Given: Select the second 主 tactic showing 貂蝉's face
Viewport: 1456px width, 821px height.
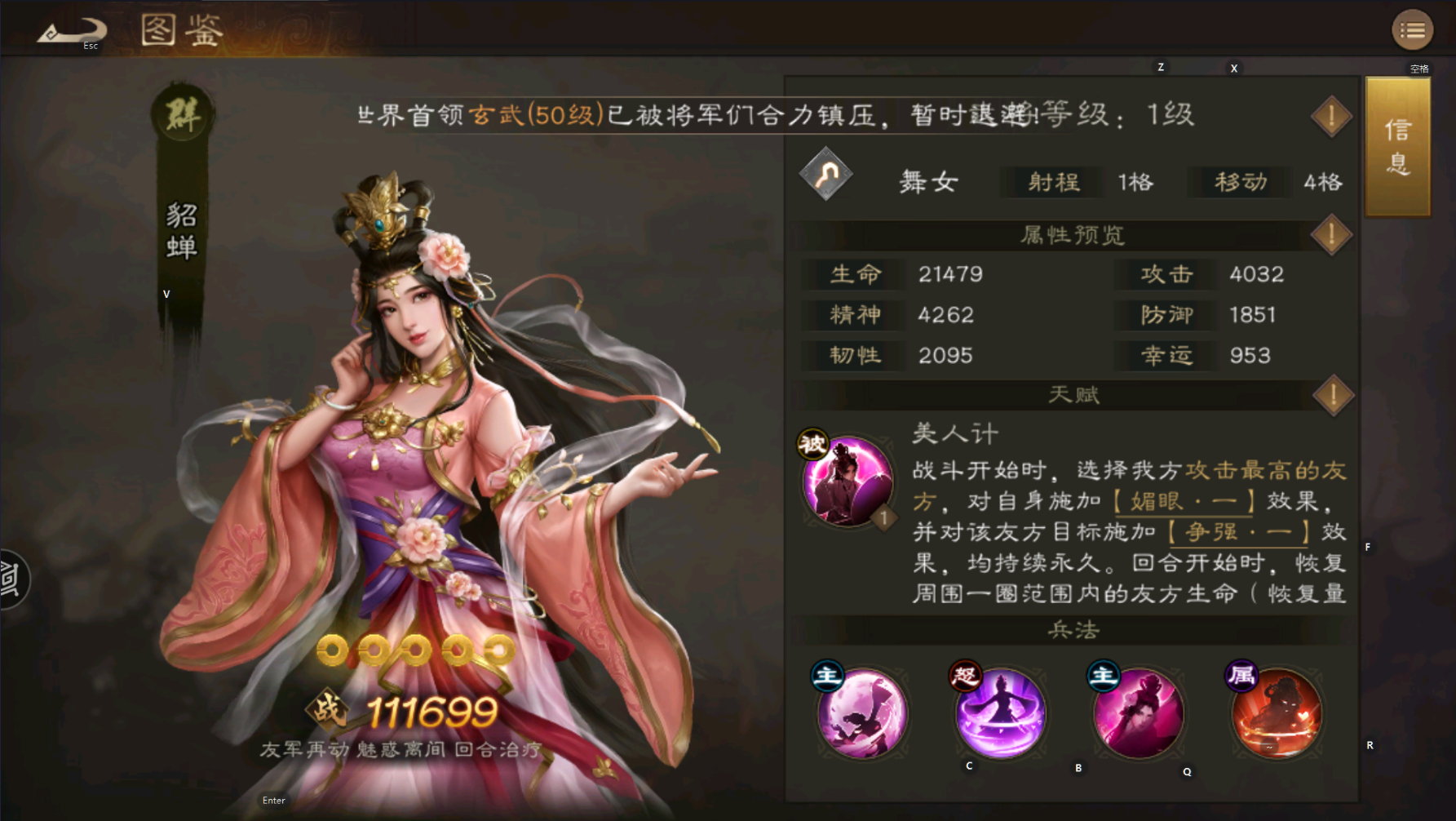Looking at the screenshot, I should pyautogui.click(x=1138, y=713).
